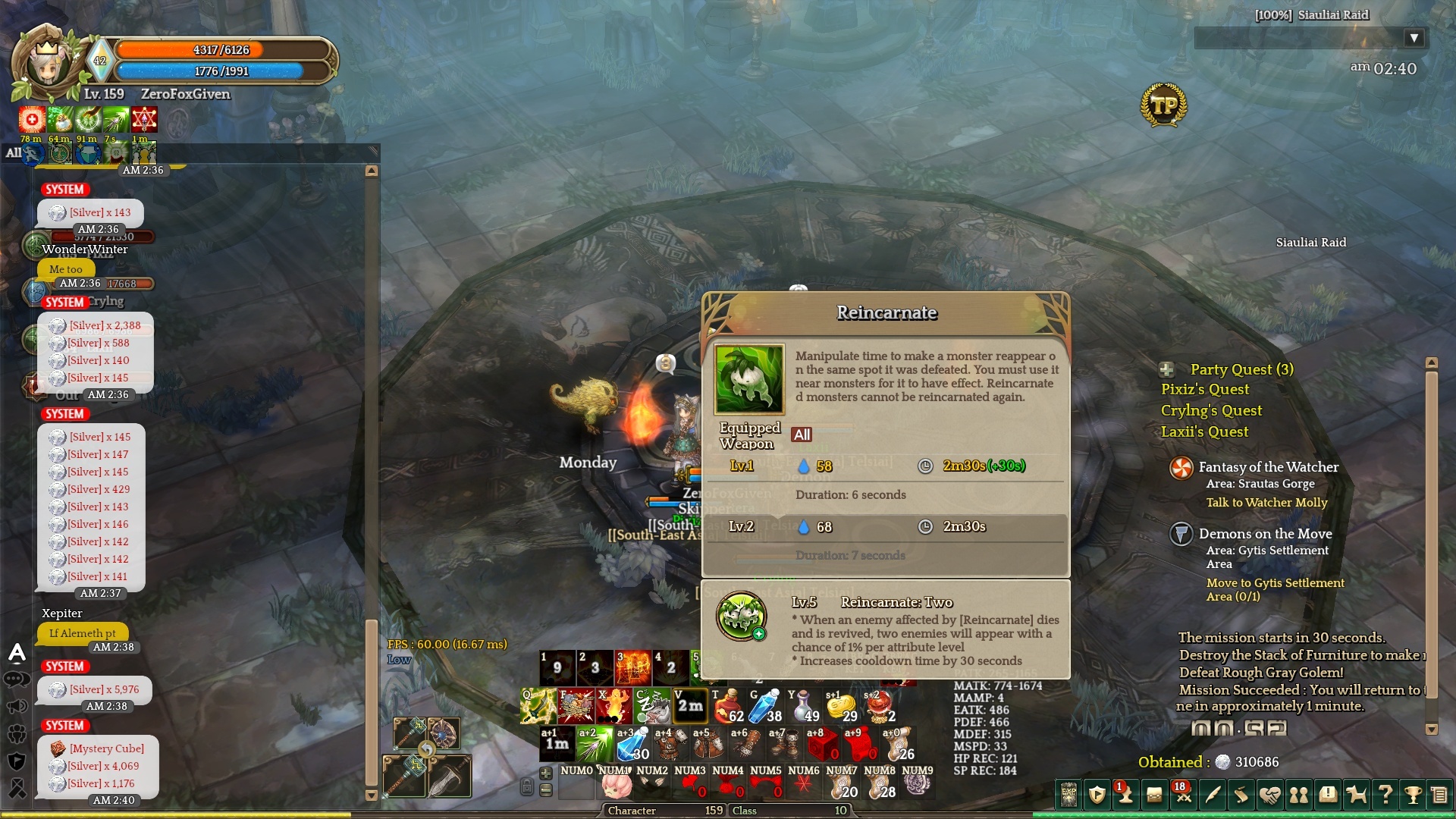Select Demons on the Move quest entry
Image resolution: width=1456 pixels, height=819 pixels.
[x=1265, y=535]
